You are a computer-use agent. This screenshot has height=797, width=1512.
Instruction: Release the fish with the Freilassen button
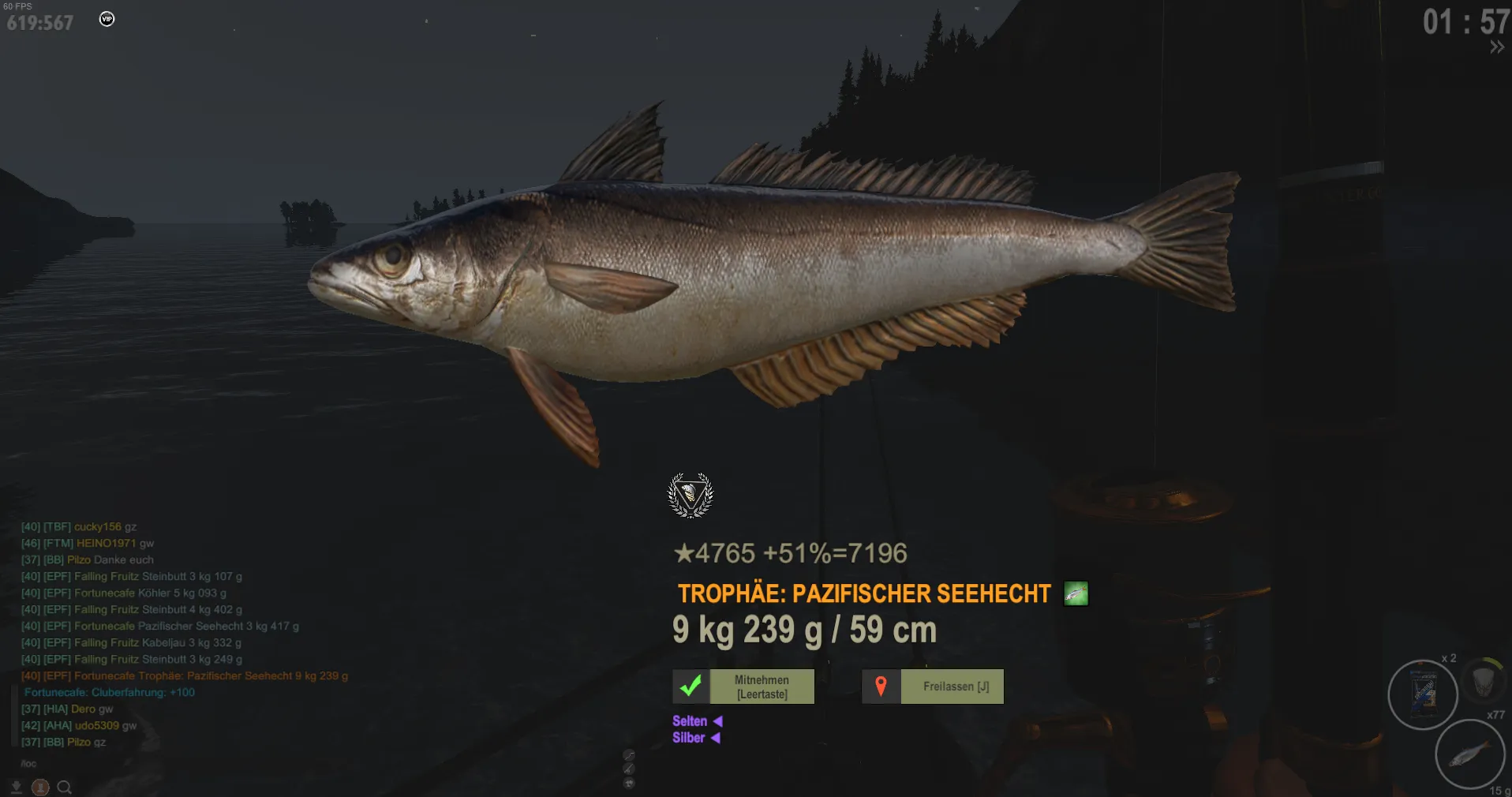(955, 687)
